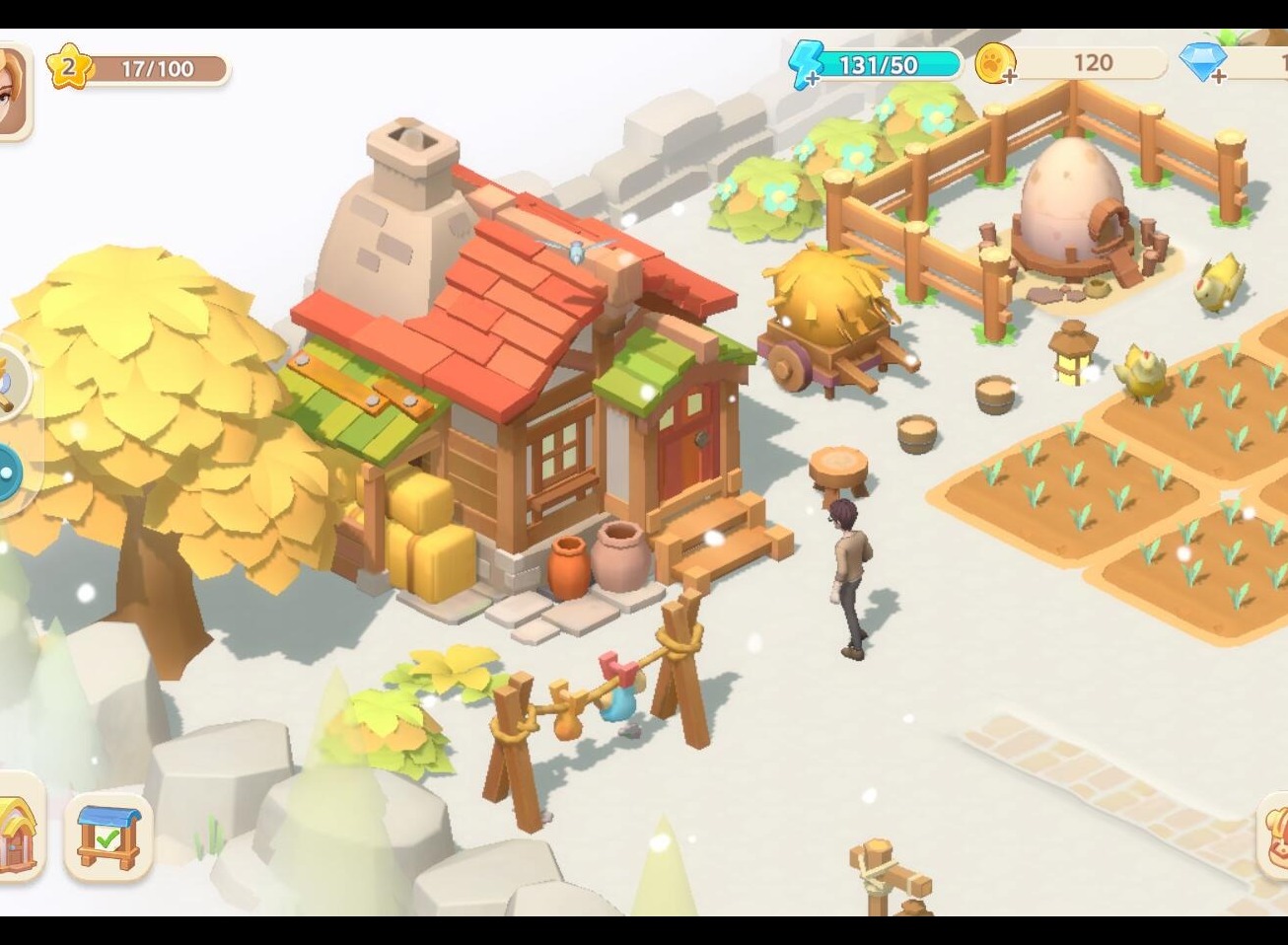
Task: Open the house building menu
Action: [17, 829]
